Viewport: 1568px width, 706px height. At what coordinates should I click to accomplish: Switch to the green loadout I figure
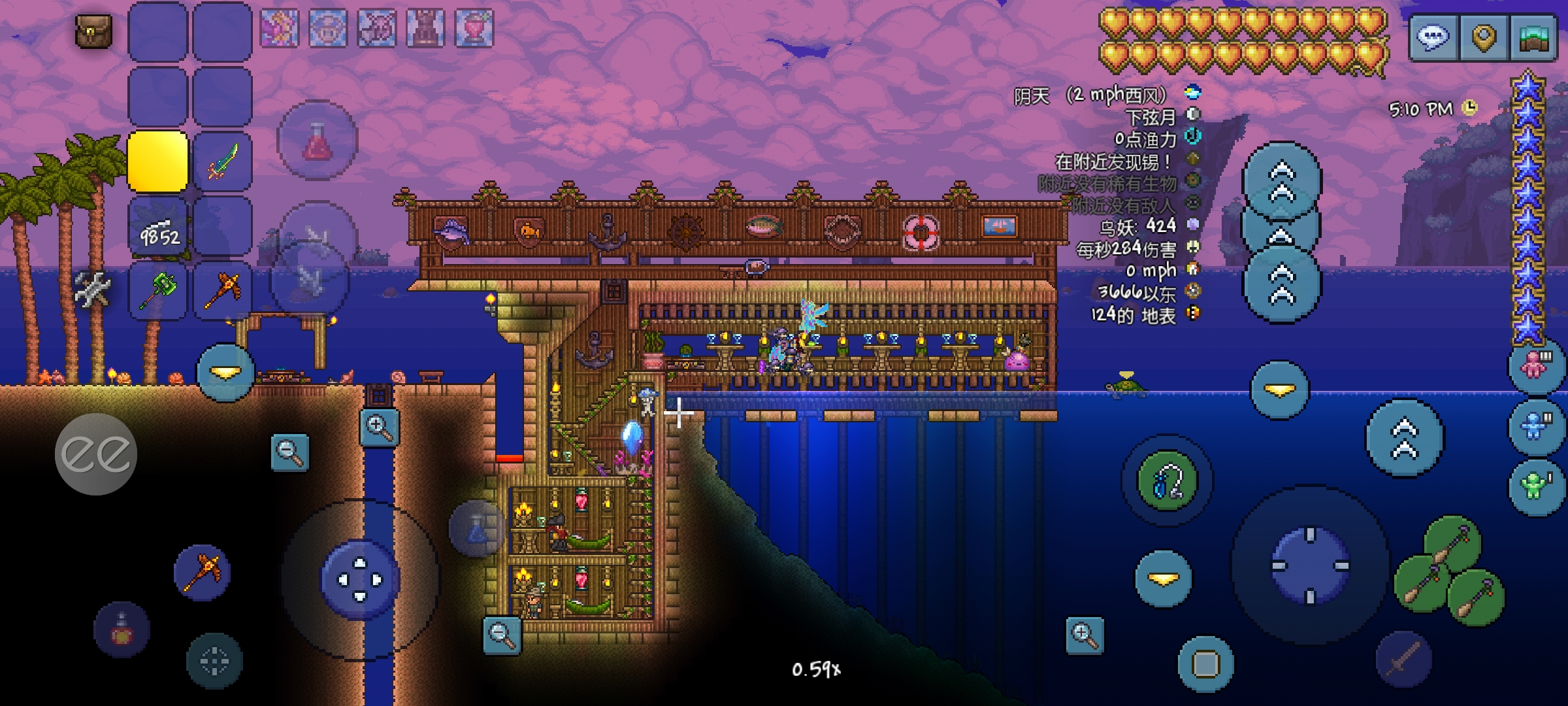click(1535, 486)
